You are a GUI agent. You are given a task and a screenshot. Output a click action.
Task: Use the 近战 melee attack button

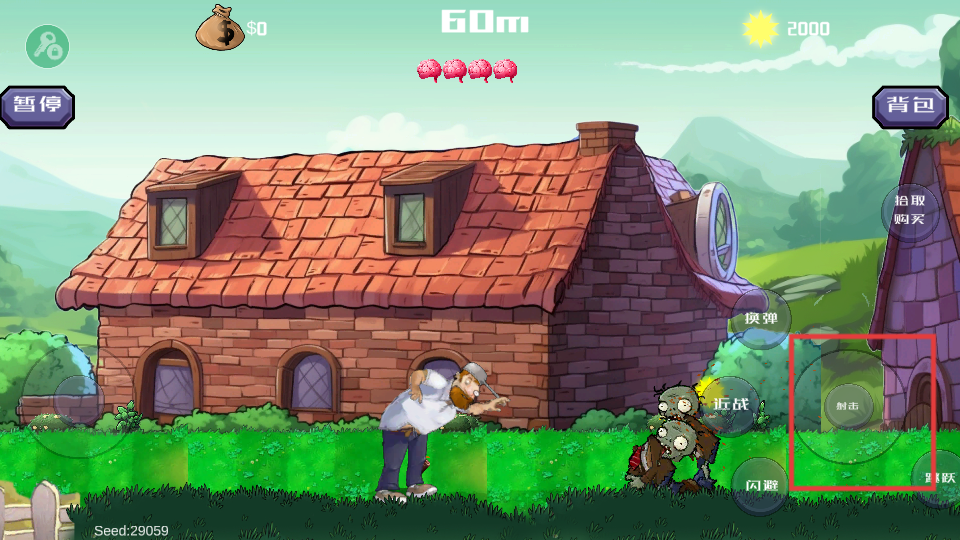[731, 405]
